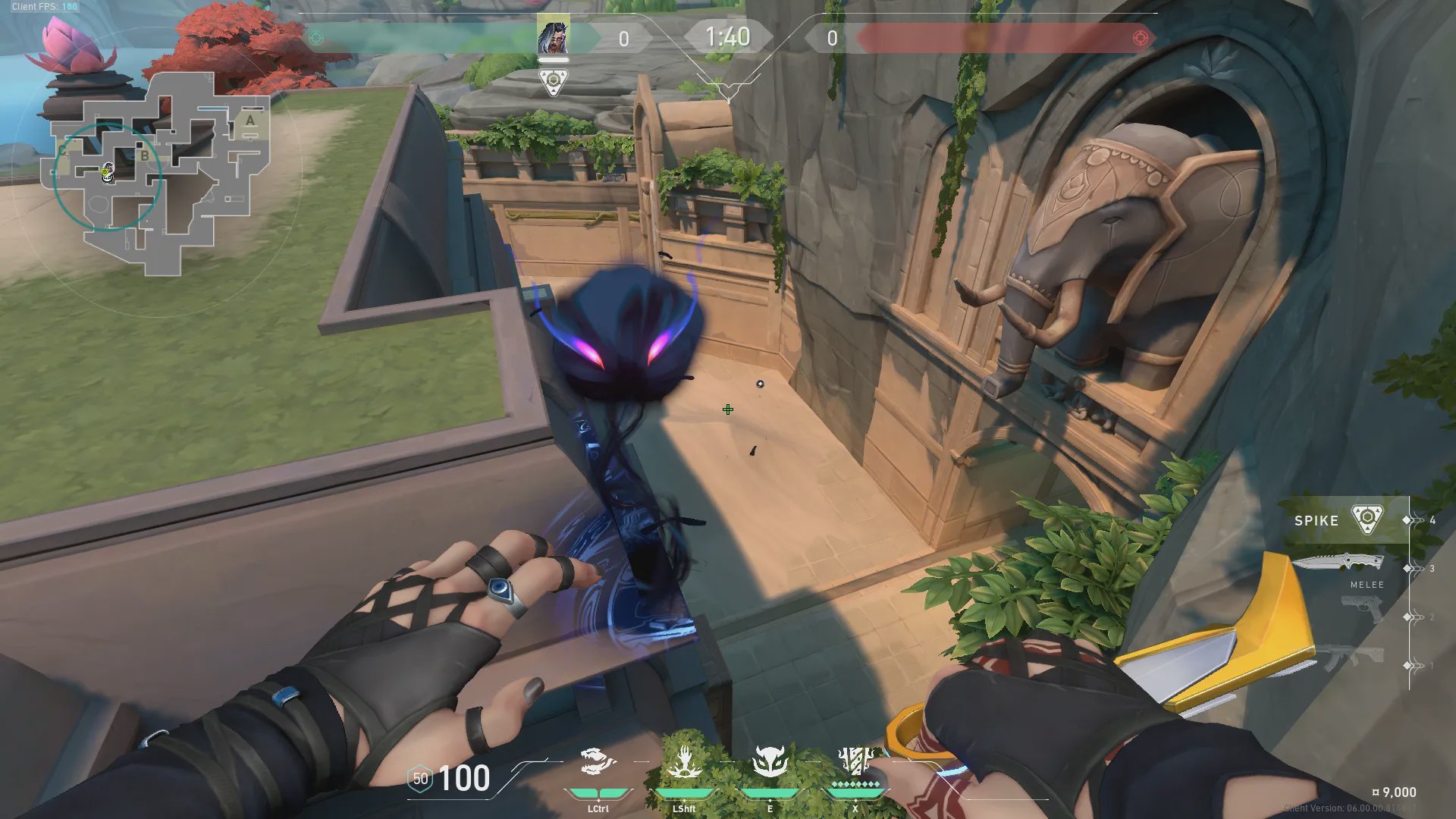The image size is (1456, 819).
Task: Activate the Haunt ability icon
Action: 770,763
